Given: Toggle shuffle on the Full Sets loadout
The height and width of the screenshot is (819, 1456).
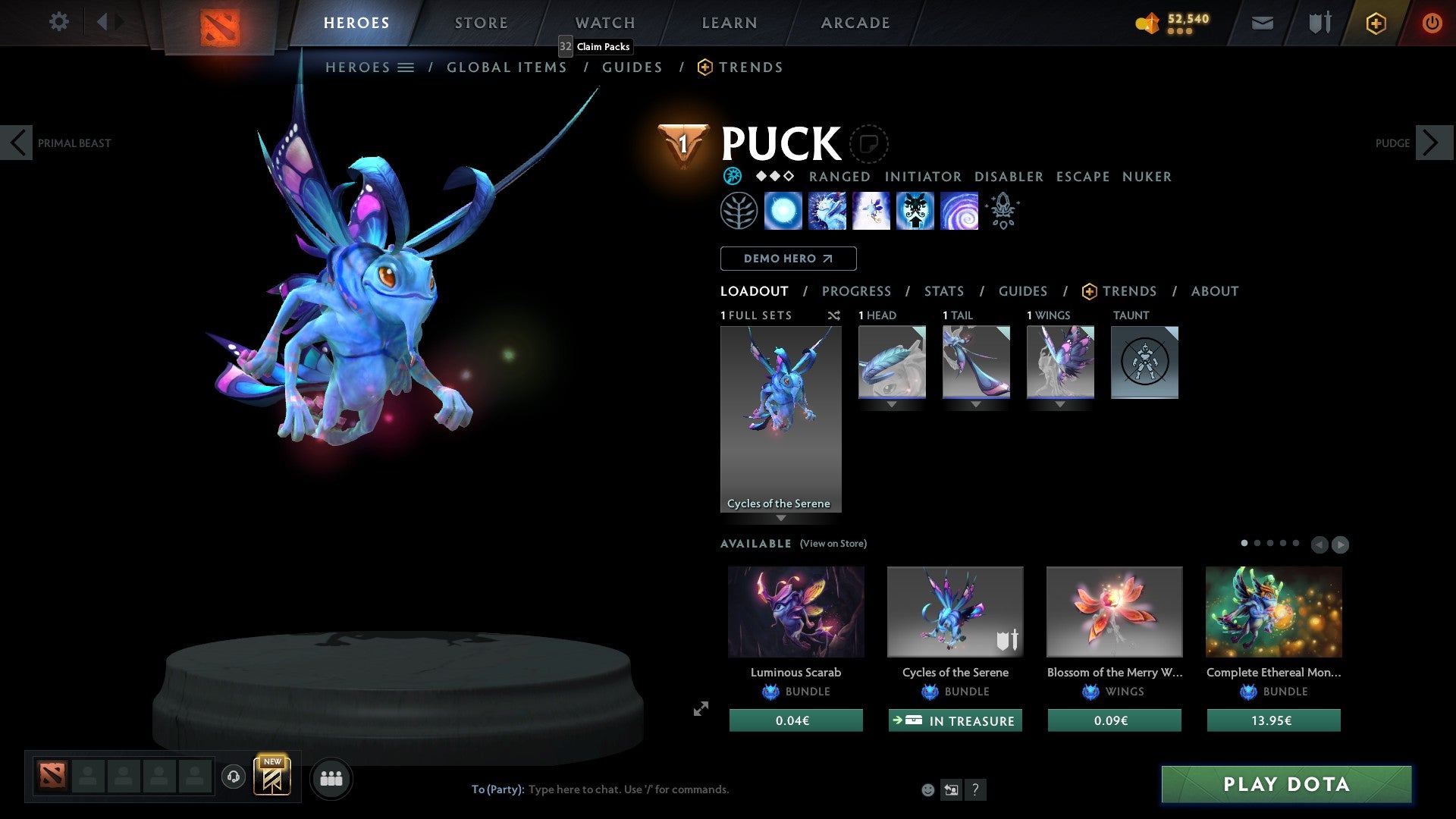Looking at the screenshot, I should pyautogui.click(x=834, y=315).
